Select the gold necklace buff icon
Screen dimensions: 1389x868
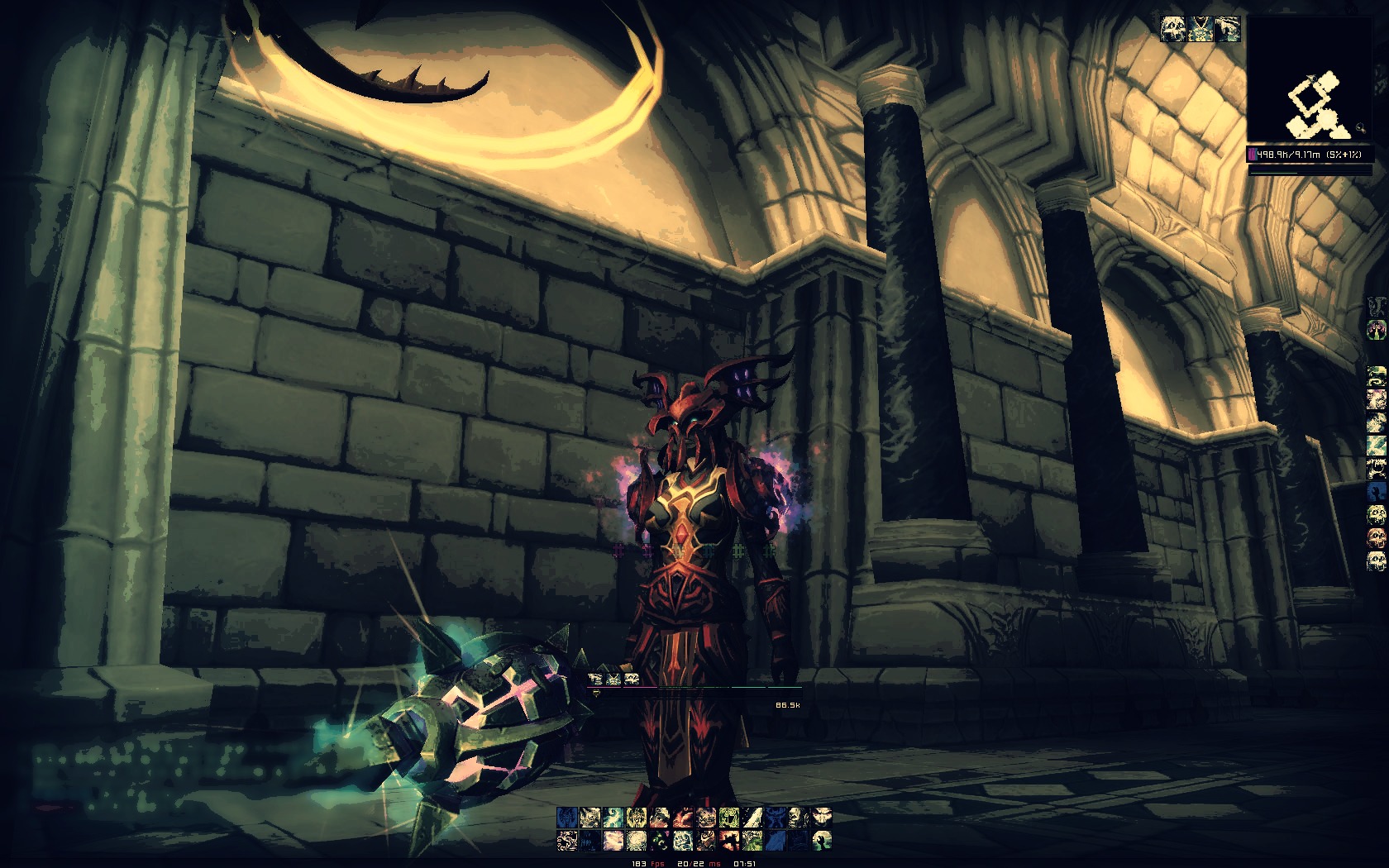pyautogui.click(x=1200, y=30)
